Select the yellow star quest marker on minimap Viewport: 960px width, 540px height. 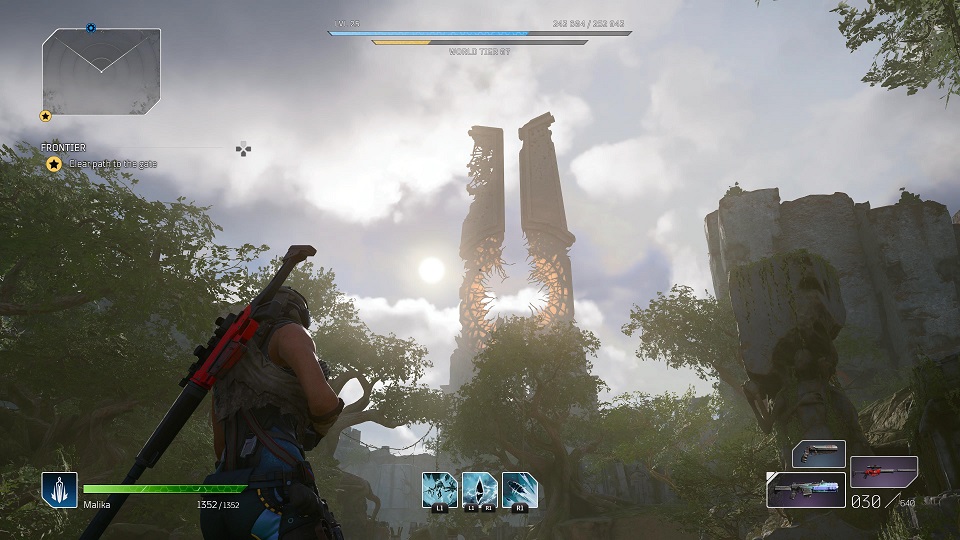45,116
